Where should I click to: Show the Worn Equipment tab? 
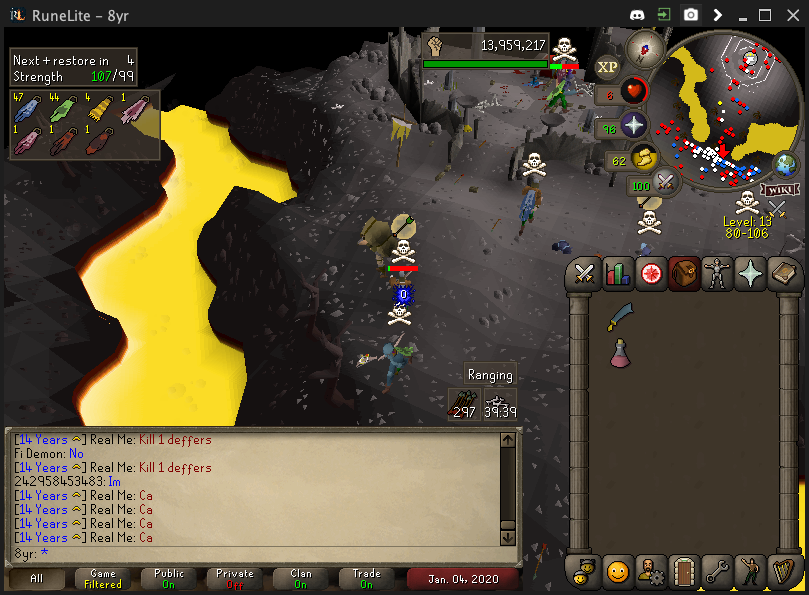click(717, 274)
